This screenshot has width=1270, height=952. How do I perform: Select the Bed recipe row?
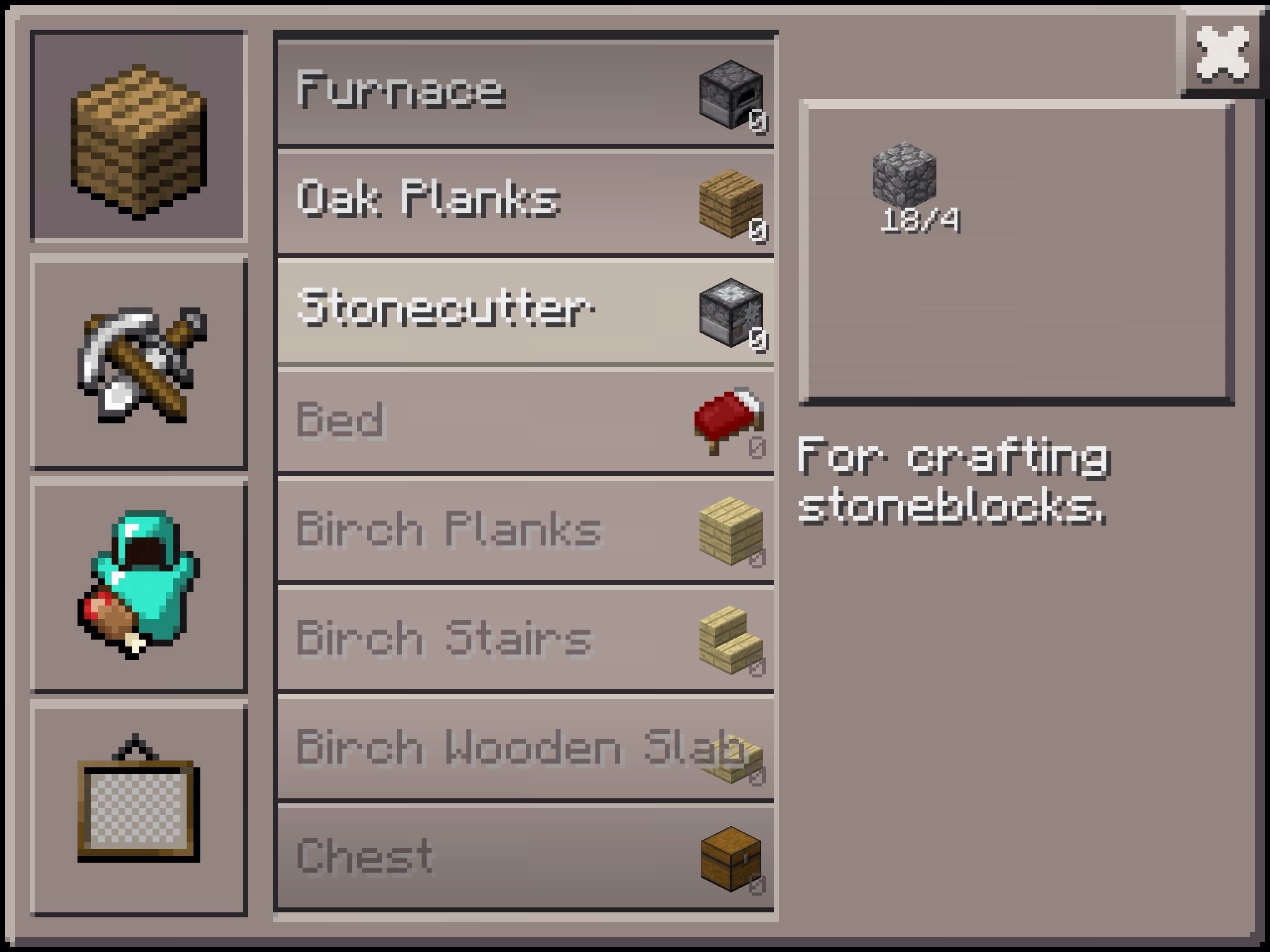(x=525, y=421)
